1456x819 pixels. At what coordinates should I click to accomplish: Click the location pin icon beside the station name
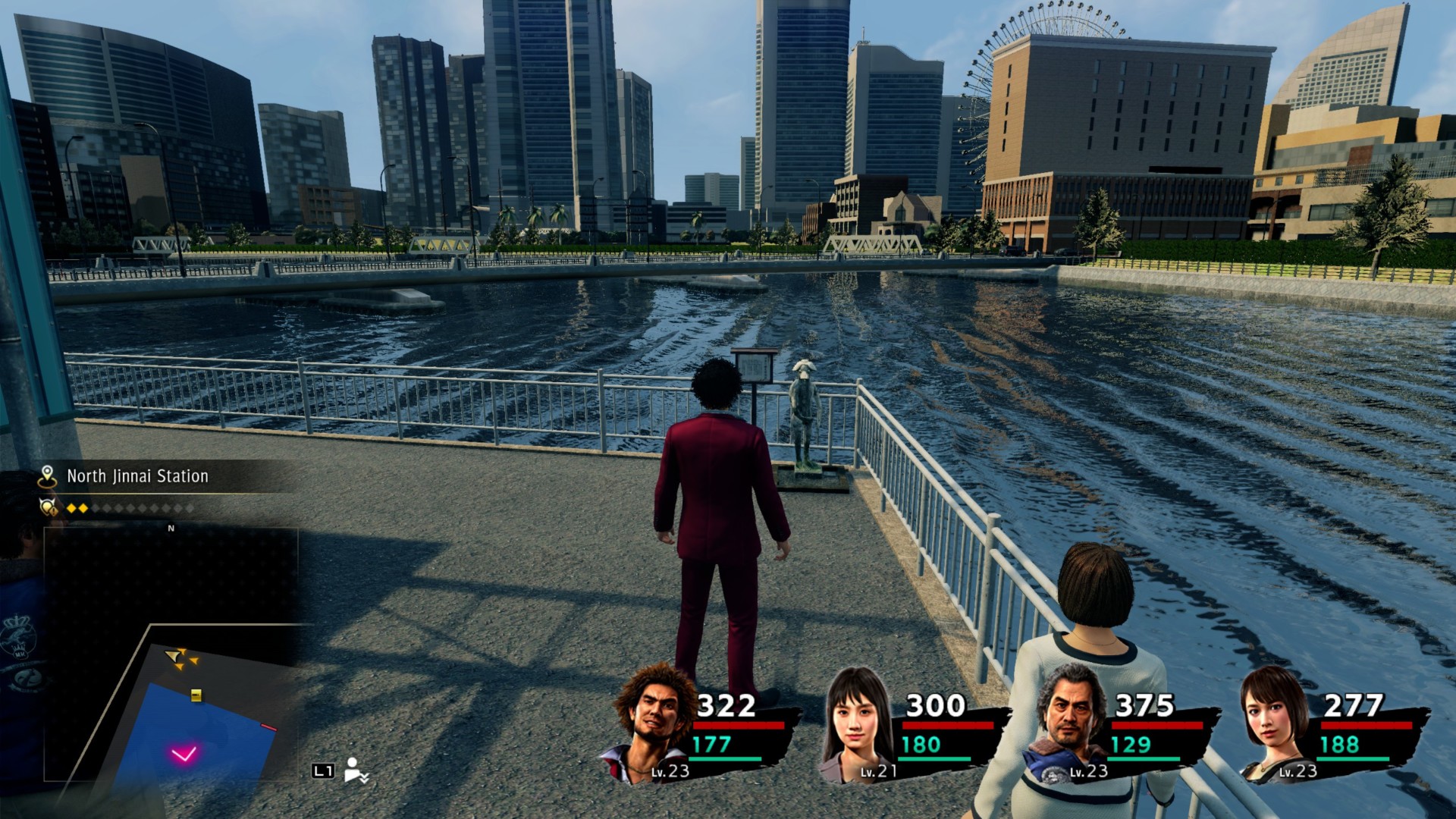click(x=48, y=476)
